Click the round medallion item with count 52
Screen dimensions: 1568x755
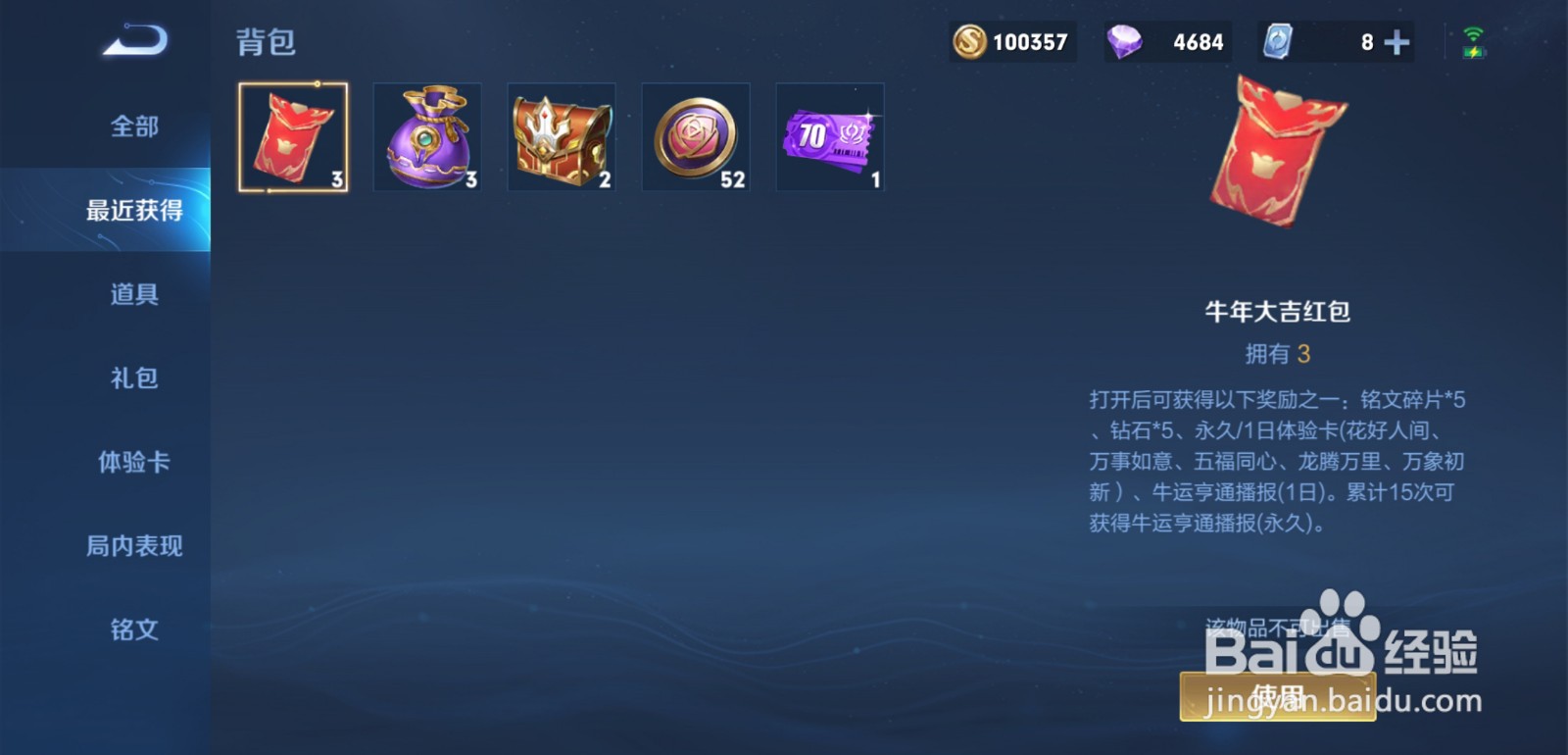coord(696,137)
